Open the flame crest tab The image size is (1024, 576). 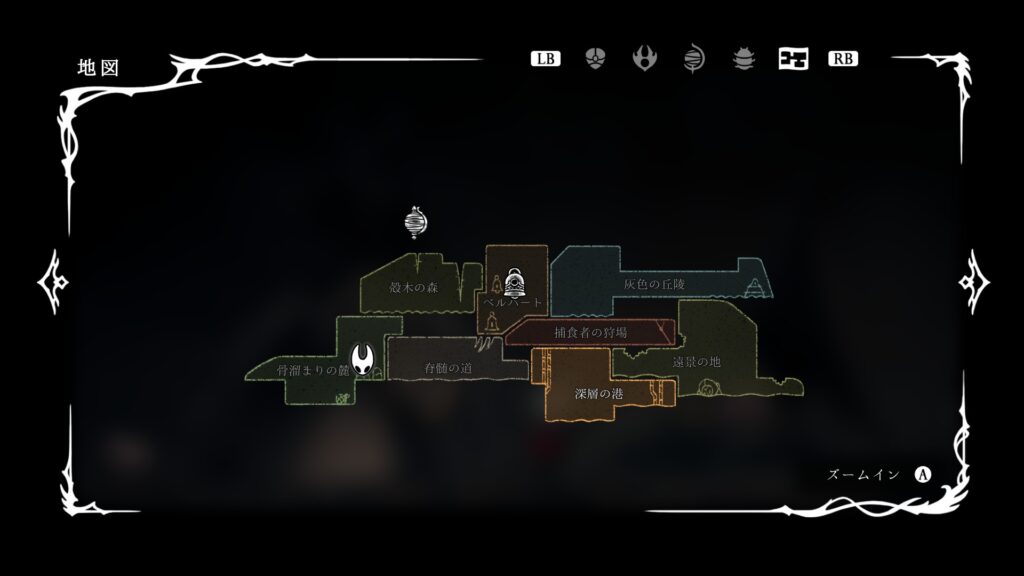point(644,58)
